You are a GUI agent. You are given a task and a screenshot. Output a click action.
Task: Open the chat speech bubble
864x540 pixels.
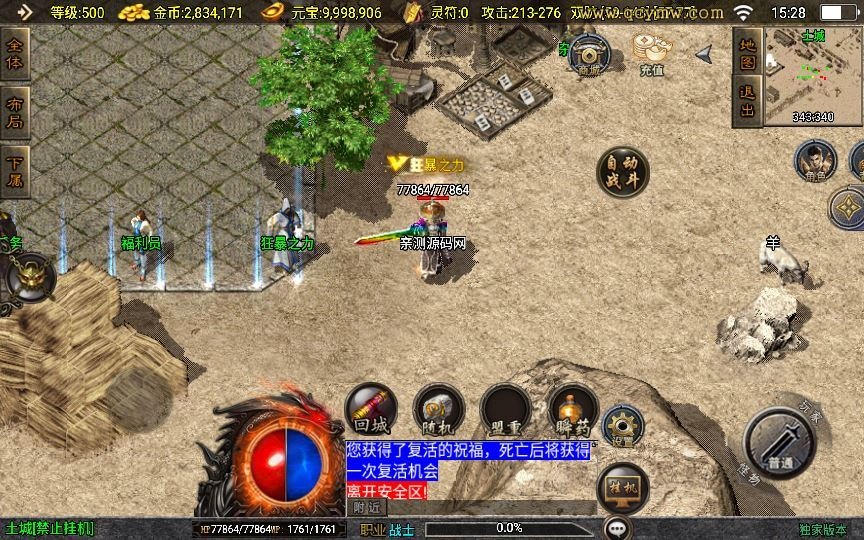pos(618,527)
